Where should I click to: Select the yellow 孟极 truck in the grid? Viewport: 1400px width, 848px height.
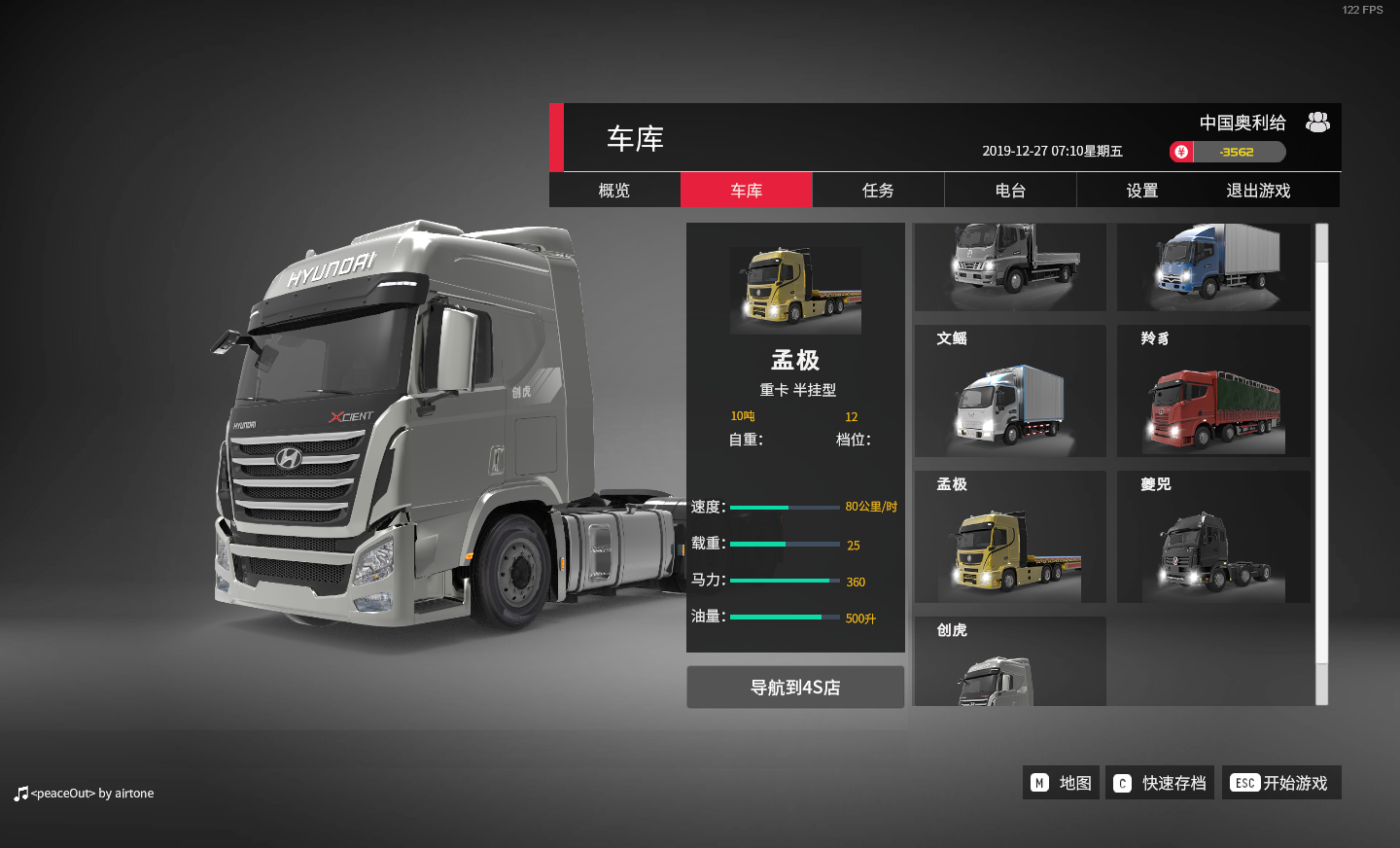point(1010,538)
